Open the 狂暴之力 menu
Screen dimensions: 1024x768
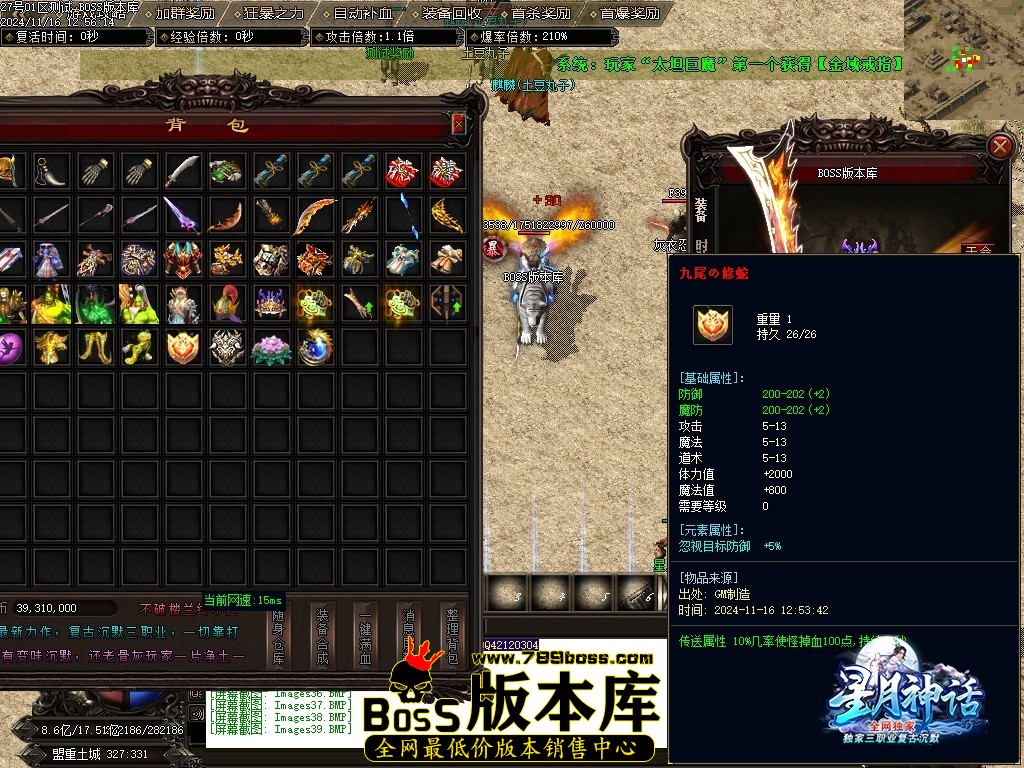point(274,14)
